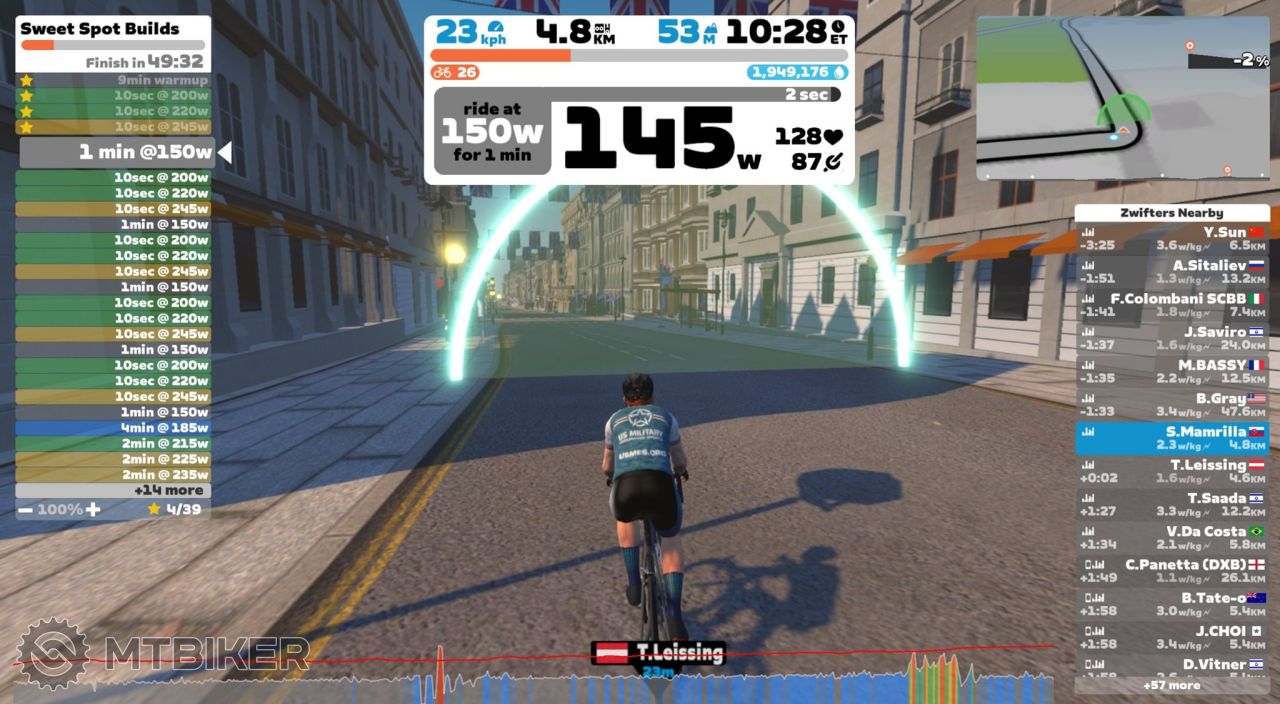
Task: View nearby rider M.BASSY
Action: pos(1172,371)
